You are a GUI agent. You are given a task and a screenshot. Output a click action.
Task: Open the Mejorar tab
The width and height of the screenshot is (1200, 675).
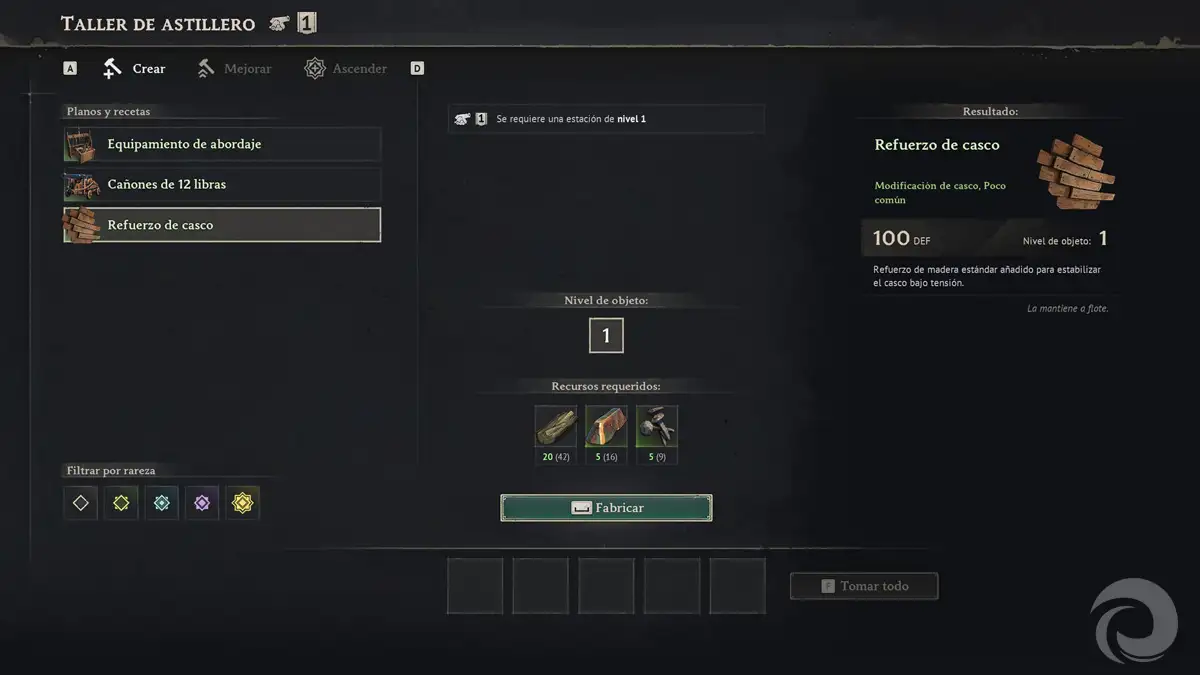click(x=234, y=69)
